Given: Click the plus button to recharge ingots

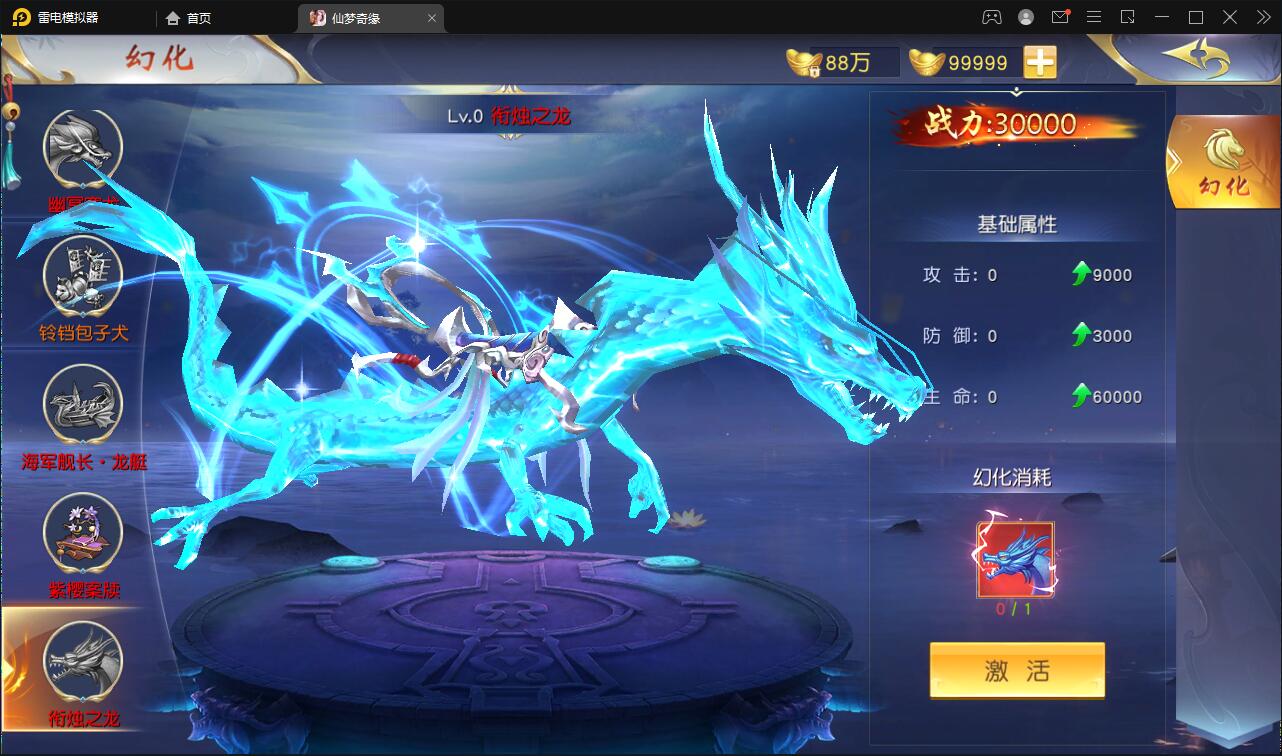Looking at the screenshot, I should [1040, 61].
